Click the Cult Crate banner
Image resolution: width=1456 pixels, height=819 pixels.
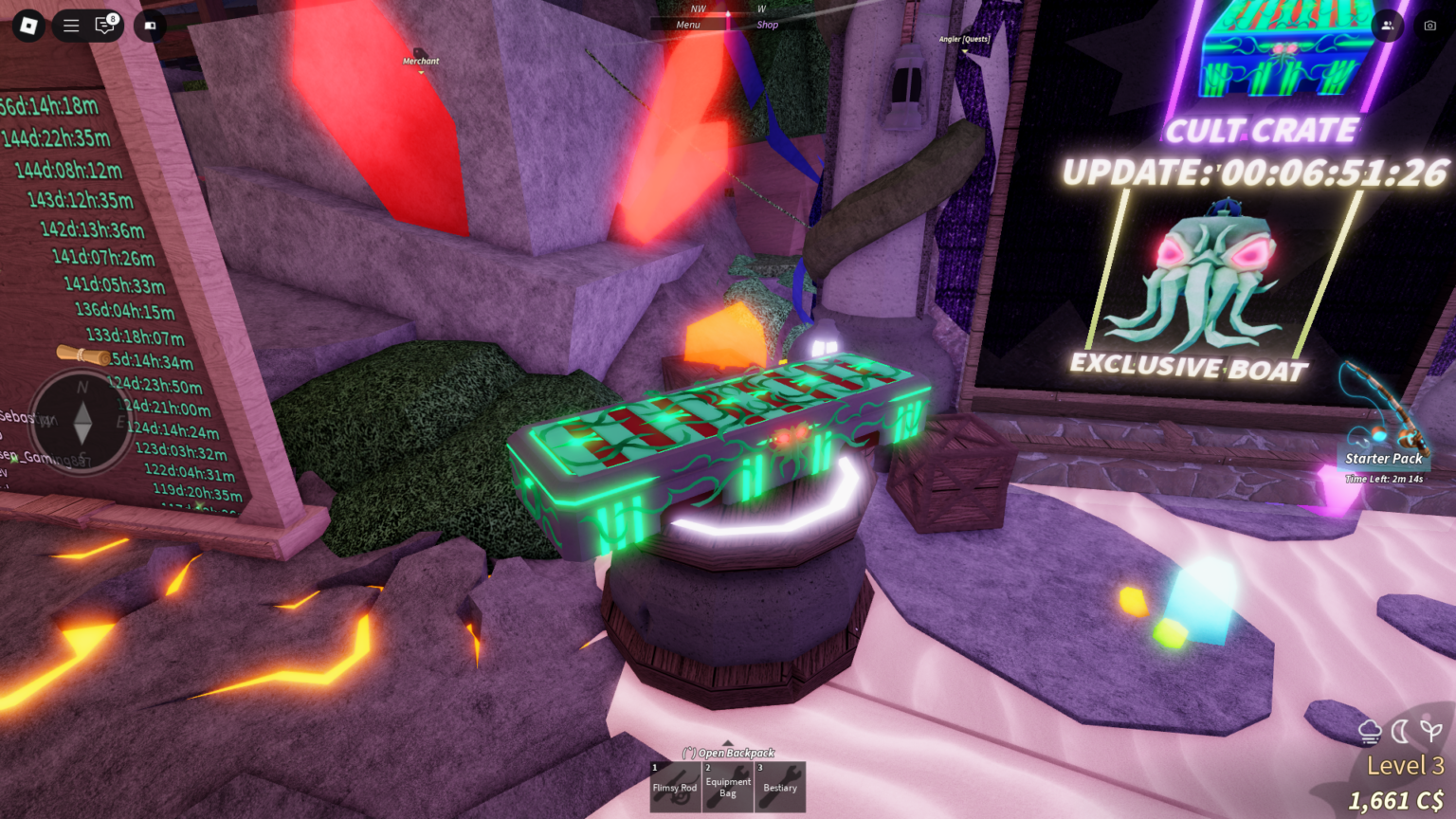pos(1262,130)
